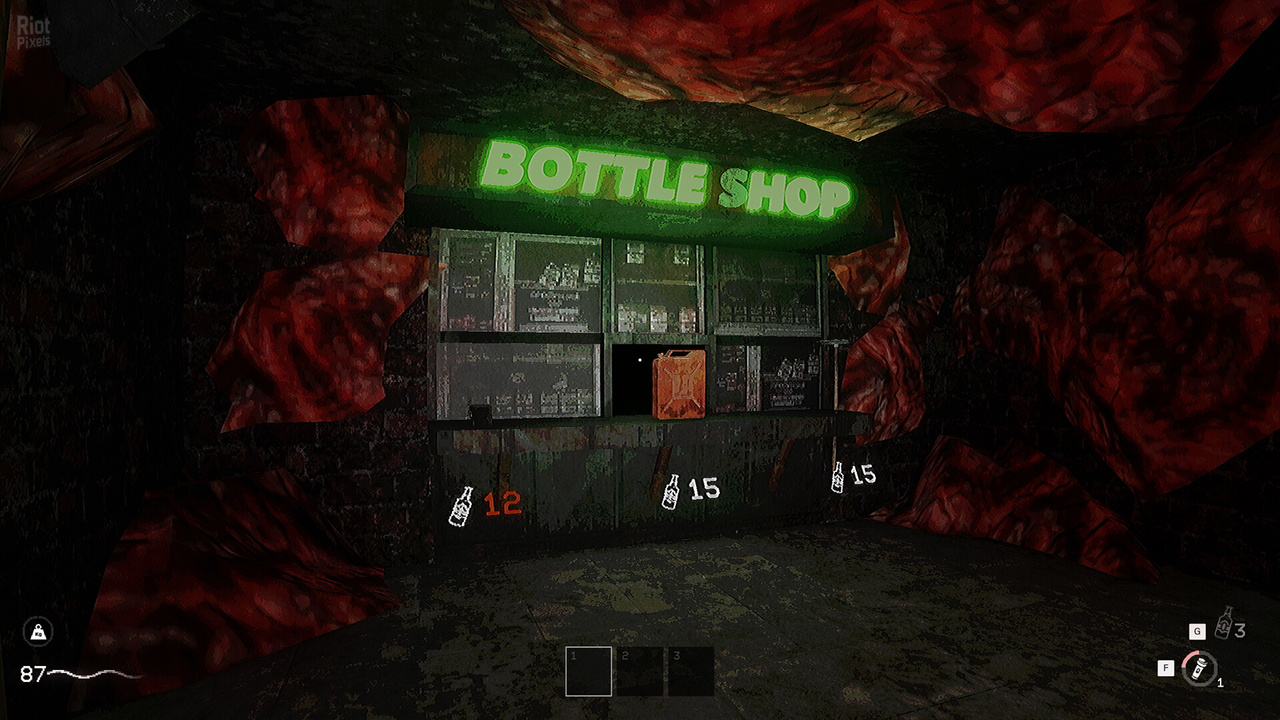Switch to hotbar slot number 3
The height and width of the screenshot is (720, 1280).
[x=691, y=671]
